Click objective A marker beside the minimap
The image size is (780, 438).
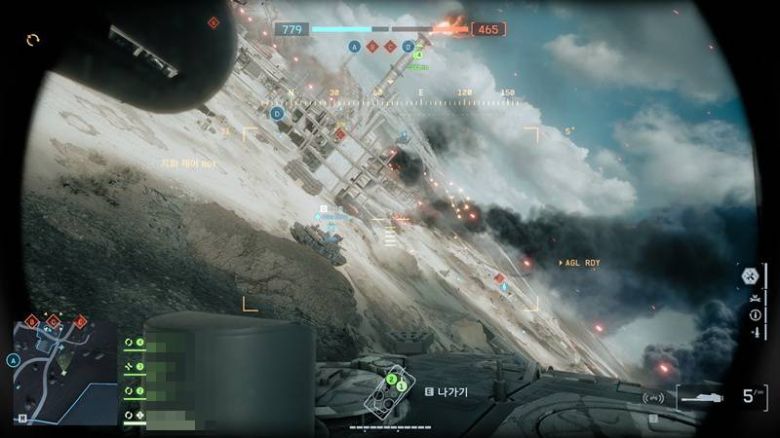13,360
